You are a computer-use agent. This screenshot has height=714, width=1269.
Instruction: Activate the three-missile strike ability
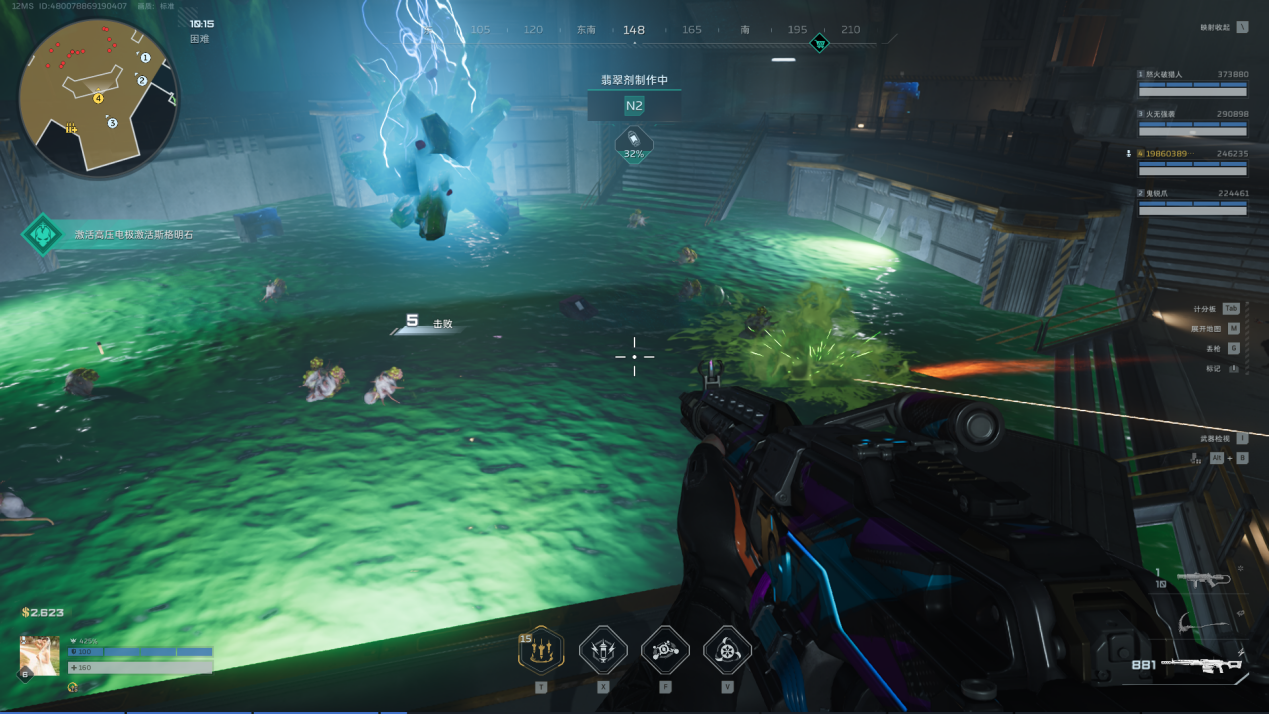(x=541, y=651)
